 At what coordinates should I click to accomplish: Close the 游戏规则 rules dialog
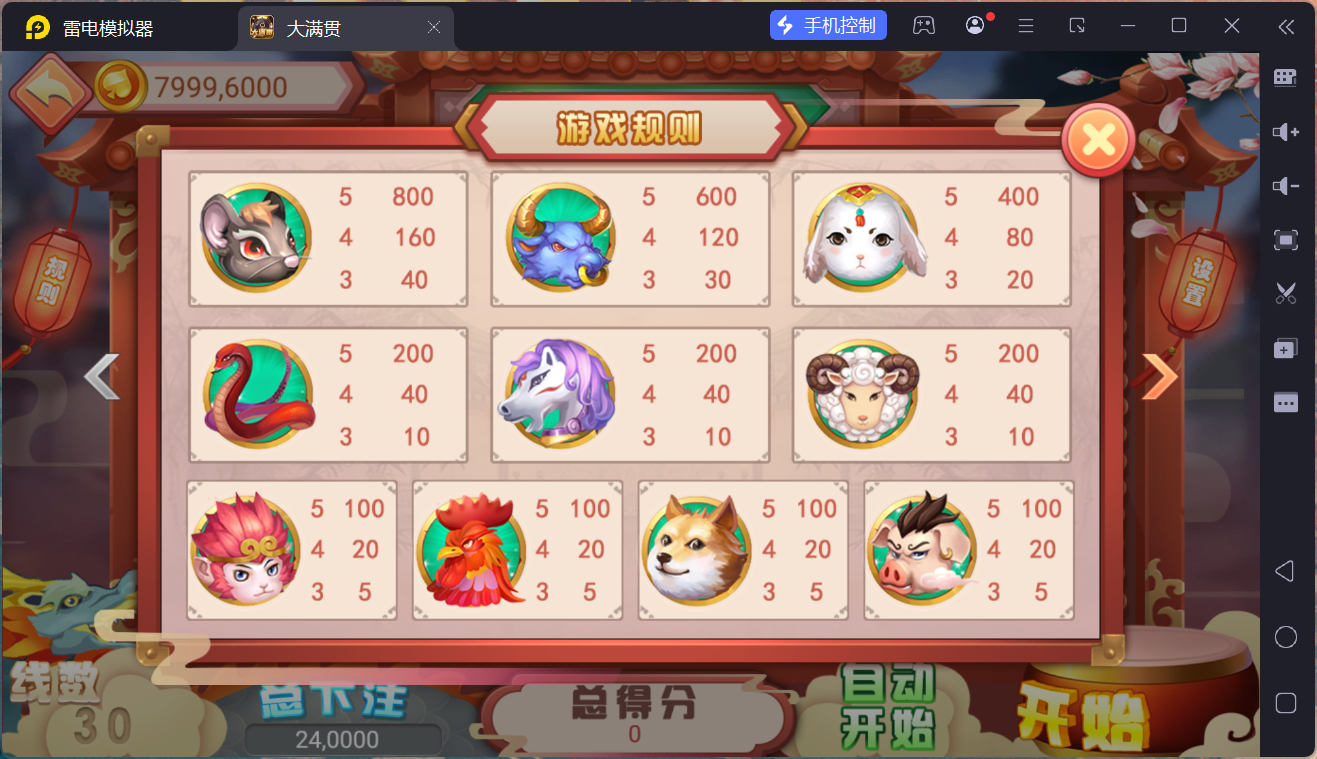point(1097,140)
